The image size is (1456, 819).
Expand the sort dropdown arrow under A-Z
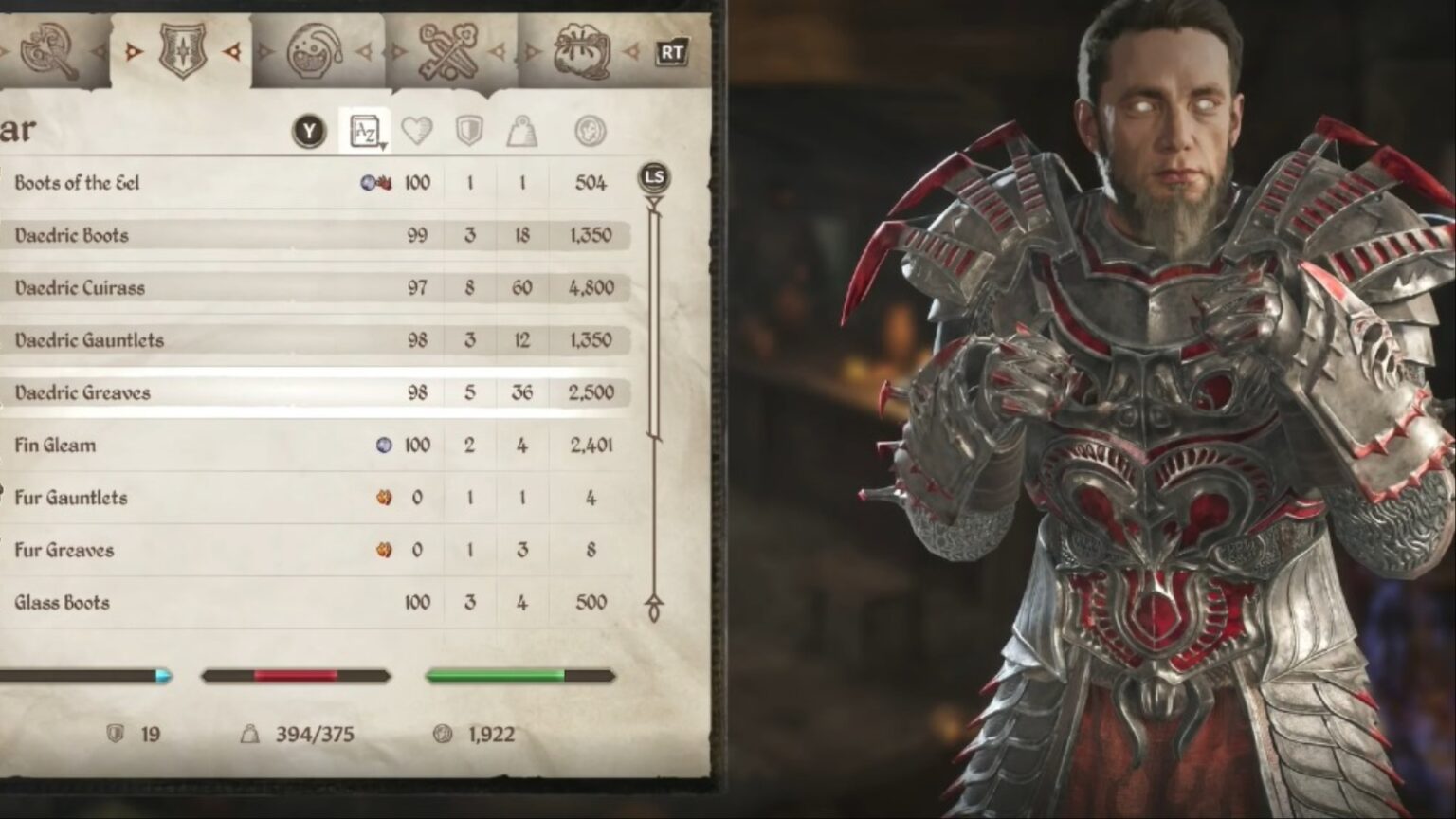(x=385, y=144)
